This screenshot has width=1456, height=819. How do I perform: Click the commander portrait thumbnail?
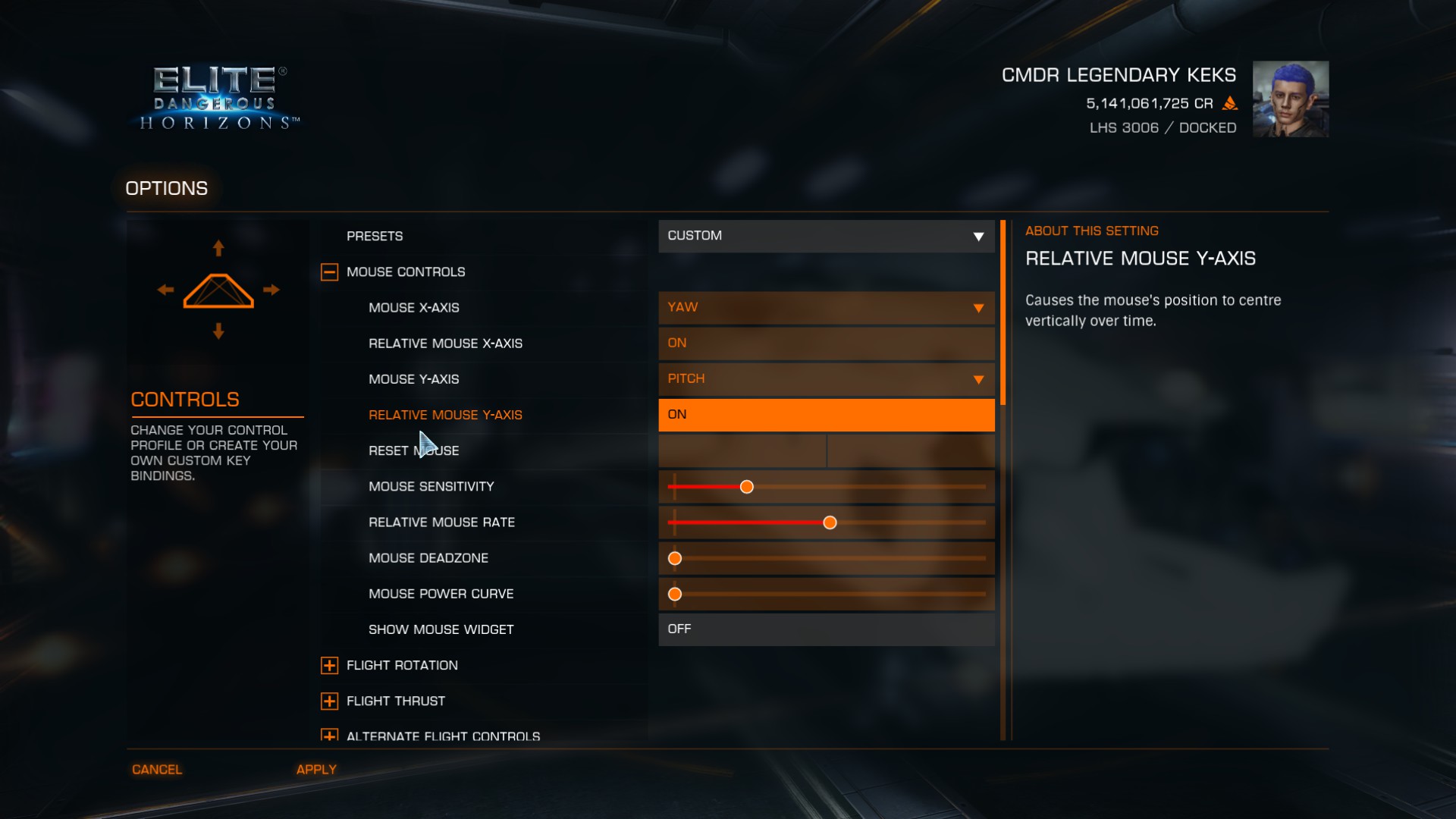coord(1290,99)
